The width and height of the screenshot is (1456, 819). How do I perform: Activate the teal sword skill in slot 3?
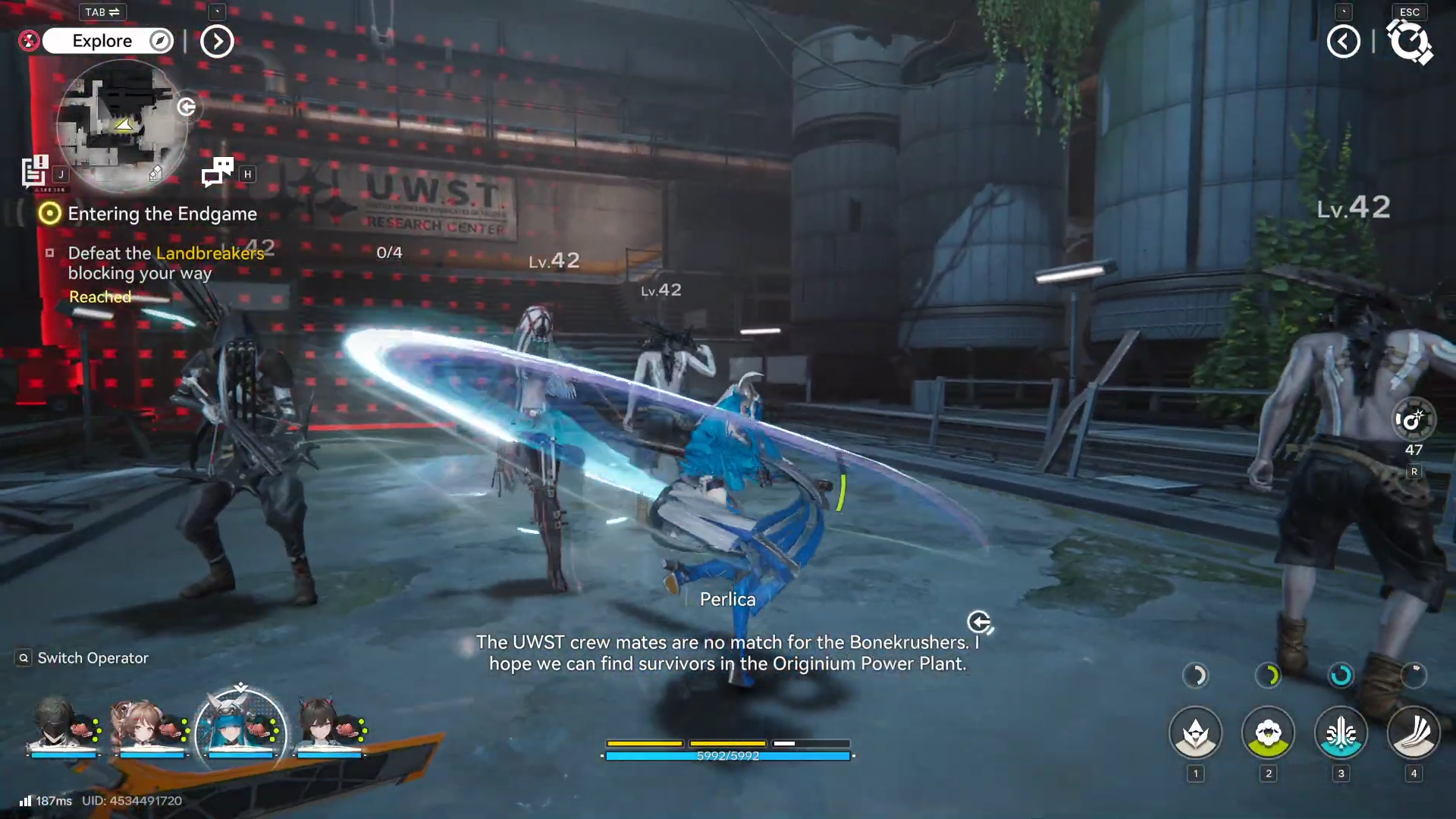(x=1341, y=733)
